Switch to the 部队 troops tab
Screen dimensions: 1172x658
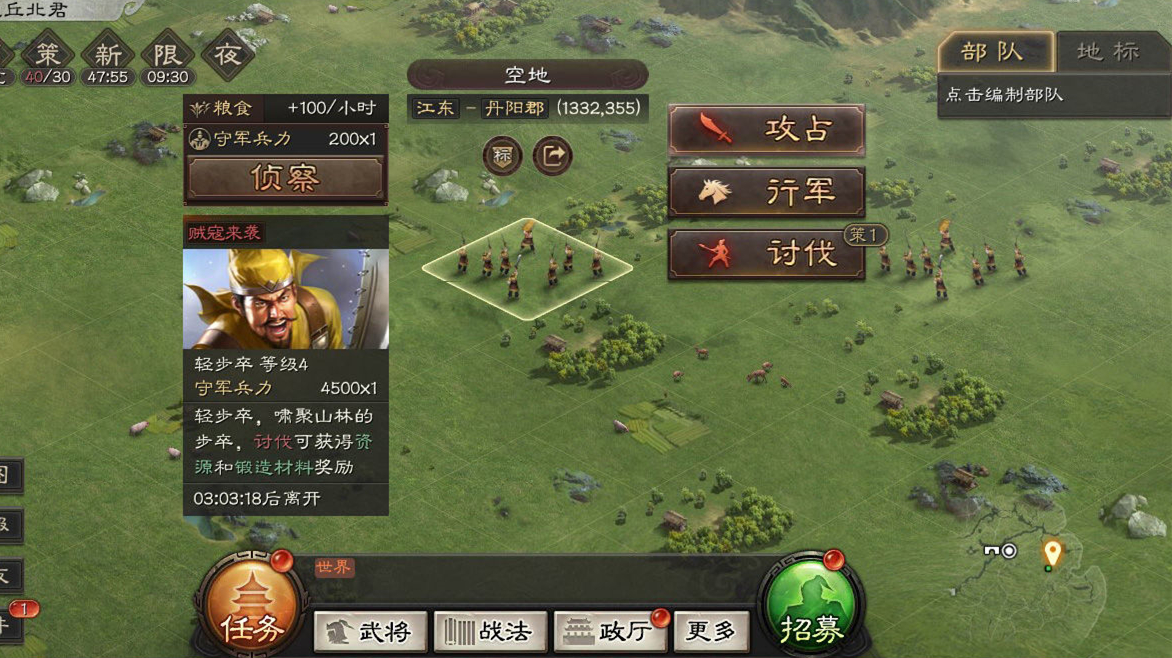[994, 52]
